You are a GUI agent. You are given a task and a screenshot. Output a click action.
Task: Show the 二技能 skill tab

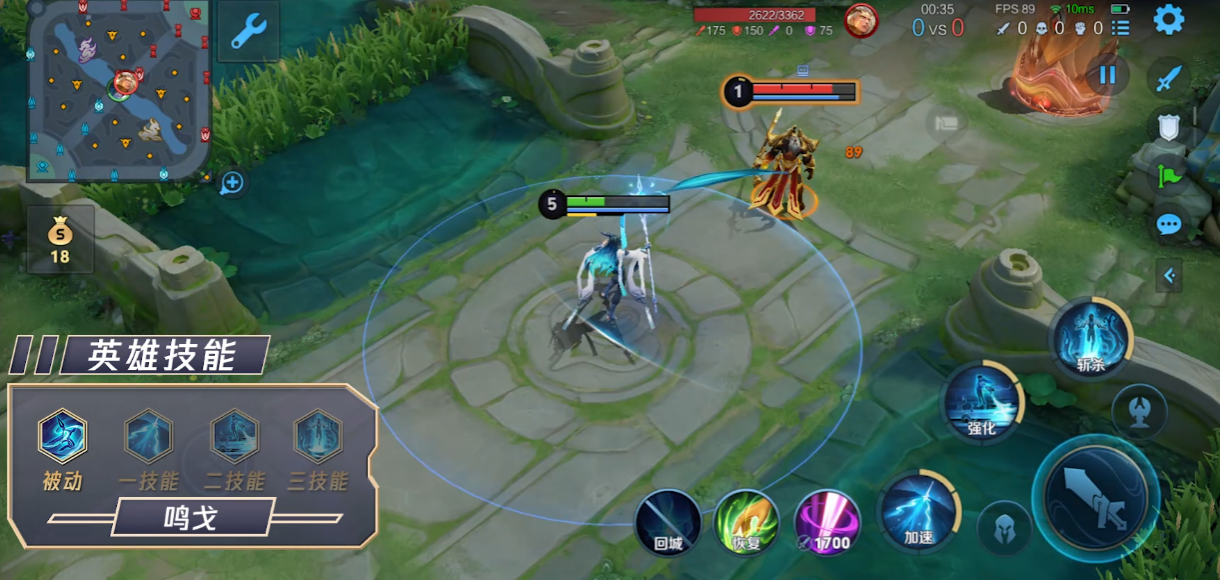tap(234, 438)
